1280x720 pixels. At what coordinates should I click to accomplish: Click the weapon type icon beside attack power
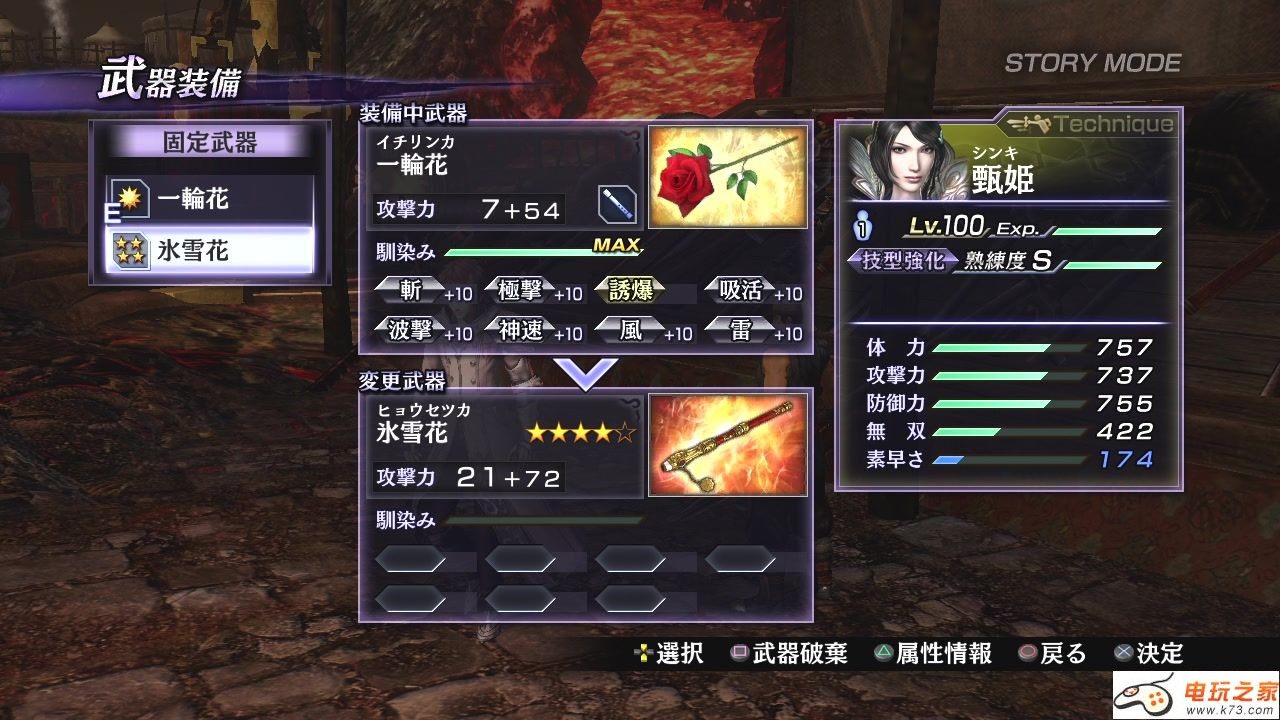[617, 204]
